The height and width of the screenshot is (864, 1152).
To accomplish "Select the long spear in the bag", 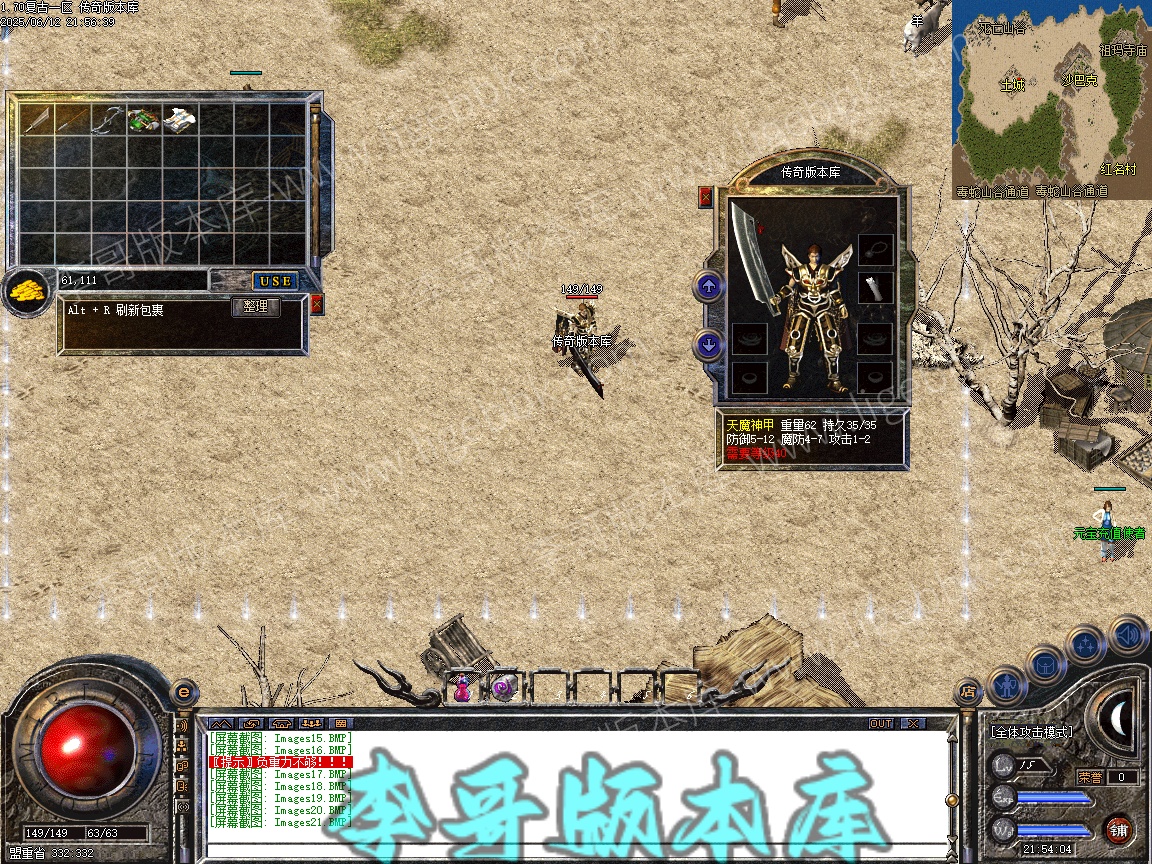I will 71,120.
